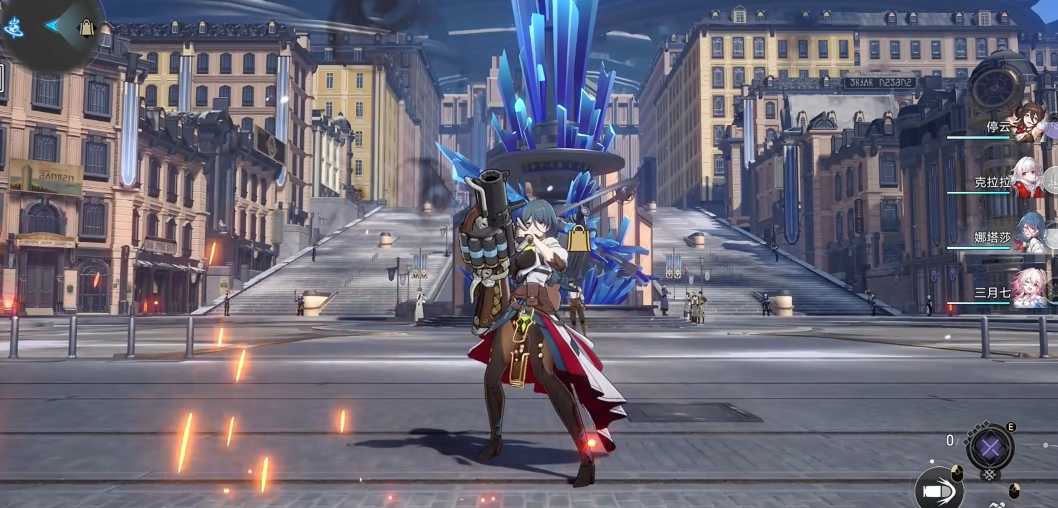The image size is (1058, 508).
Task: Select the blue Space Anchor marker on minimap
Action: point(13,27)
